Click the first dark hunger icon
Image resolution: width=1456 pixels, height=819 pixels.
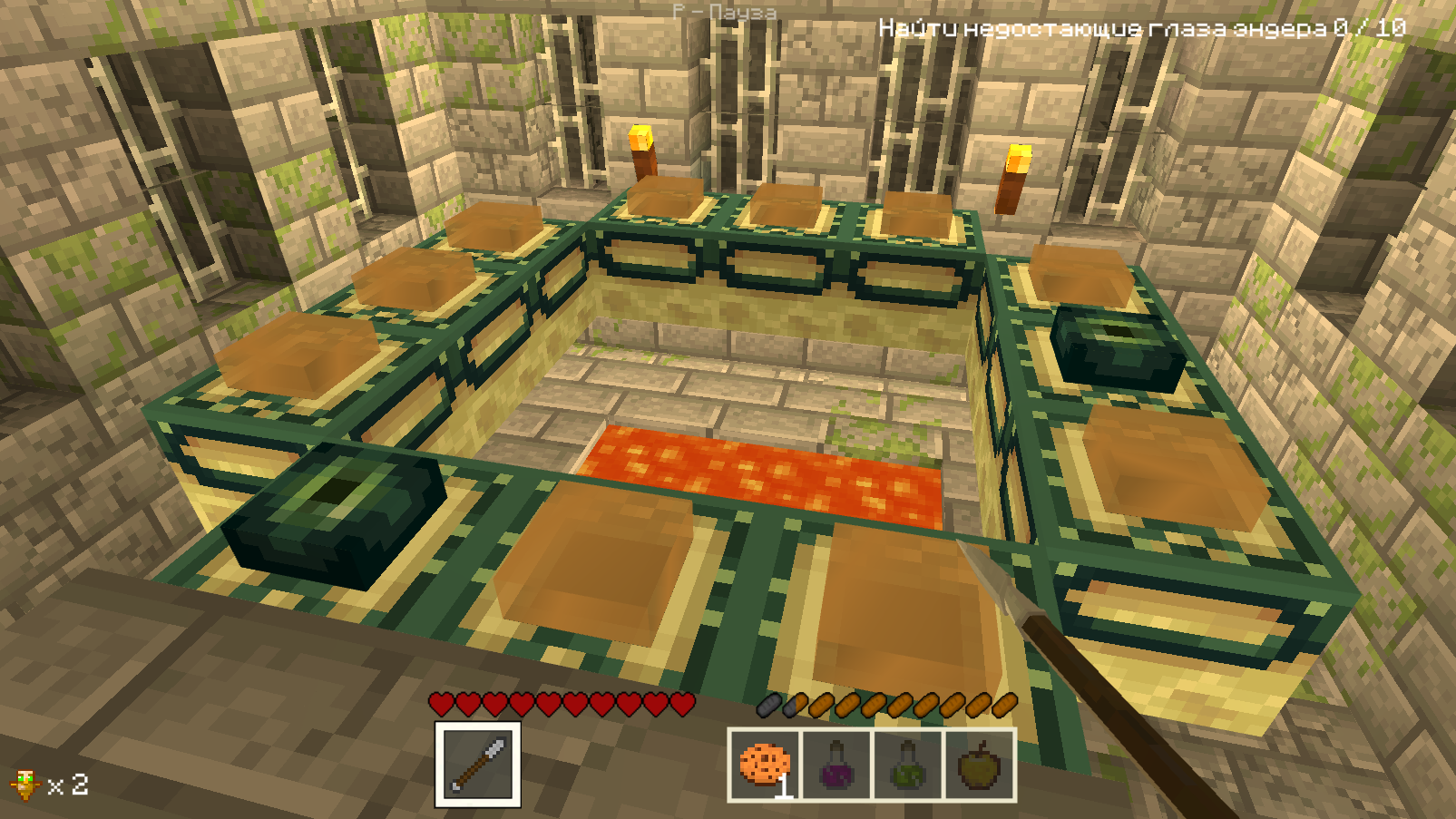coord(767,703)
